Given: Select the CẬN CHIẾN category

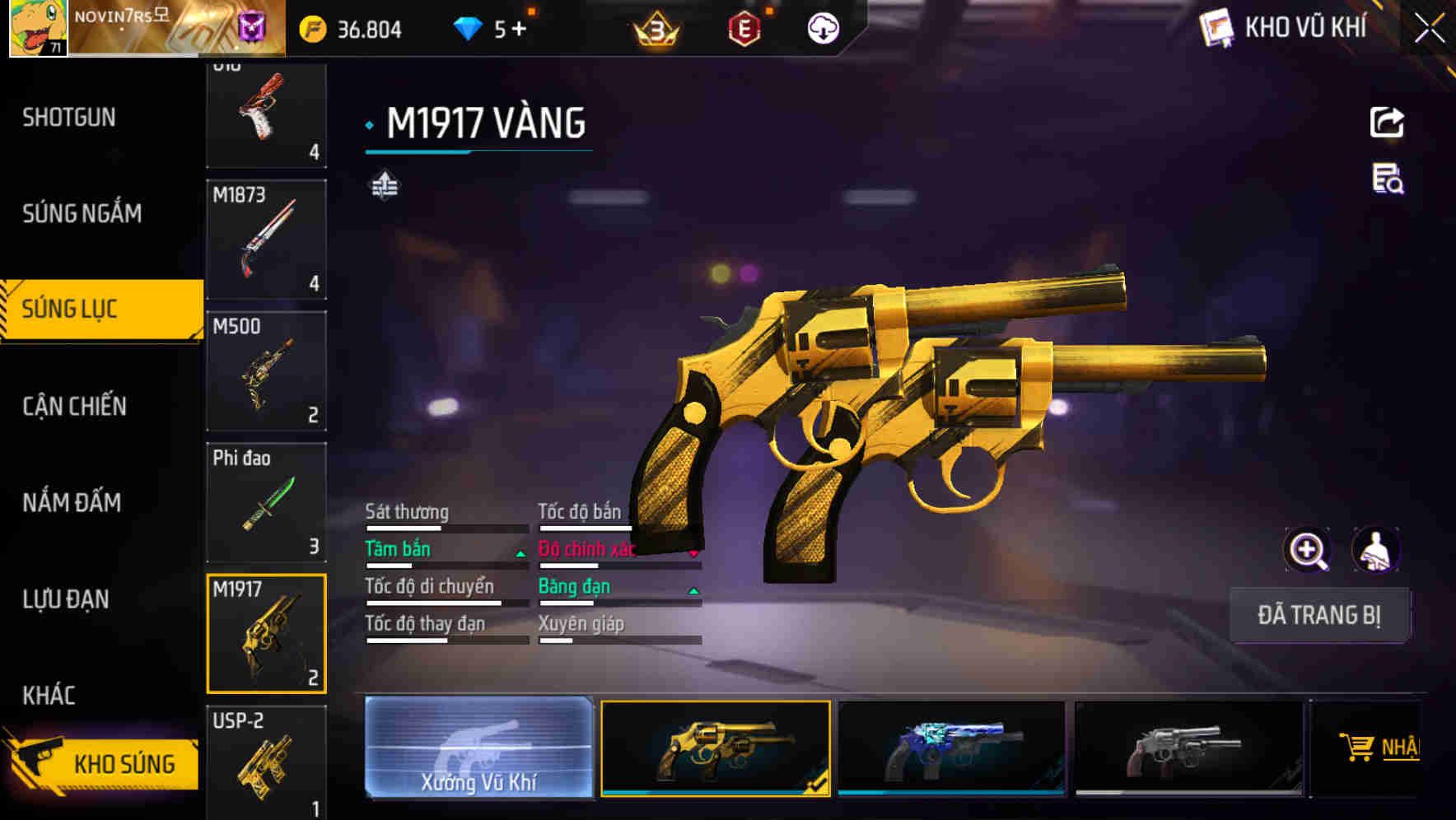Looking at the screenshot, I should [x=75, y=406].
